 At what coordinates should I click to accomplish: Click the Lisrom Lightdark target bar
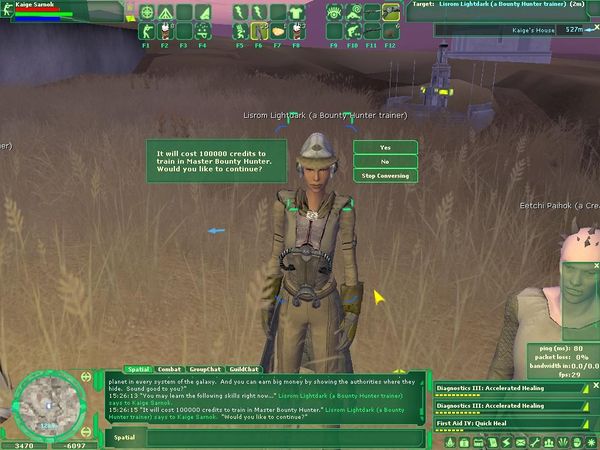coord(510,5)
